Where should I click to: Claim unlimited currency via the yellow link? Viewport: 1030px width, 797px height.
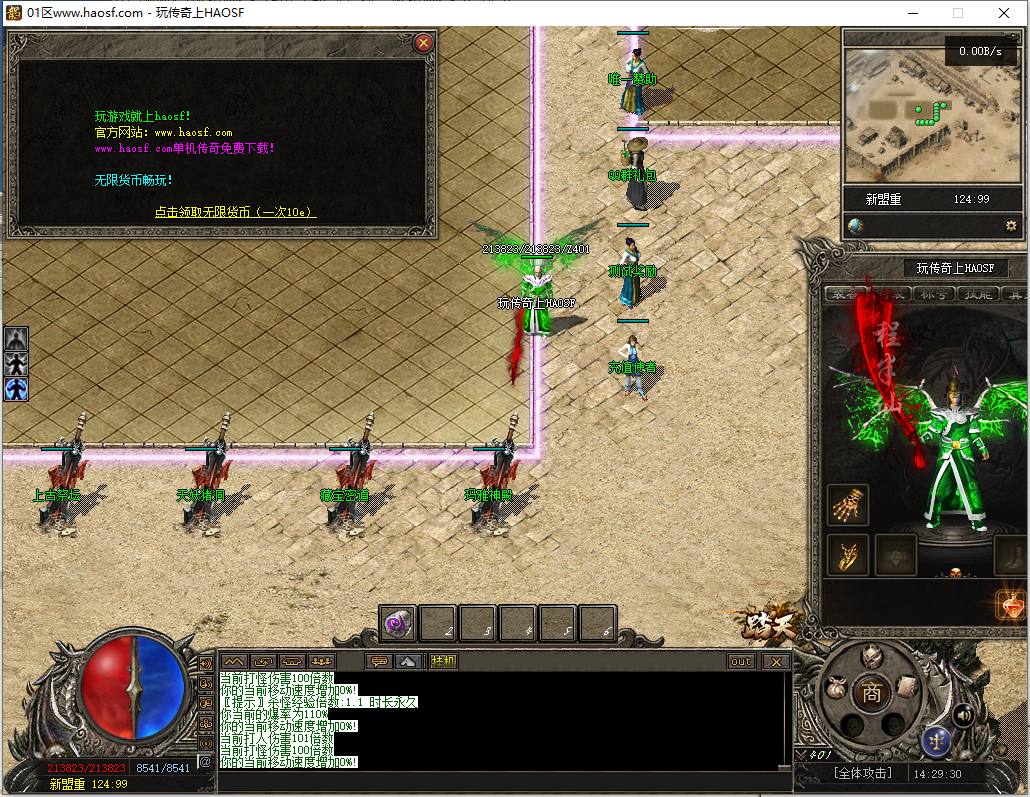235,212
